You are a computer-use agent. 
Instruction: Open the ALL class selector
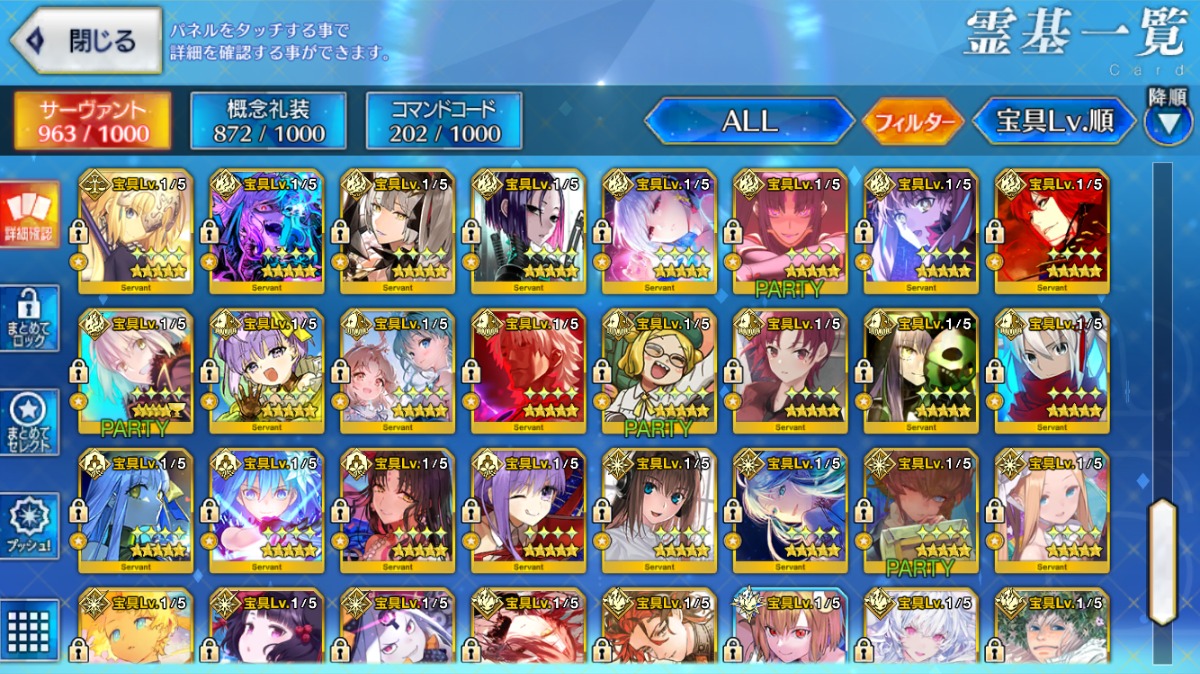coord(749,121)
